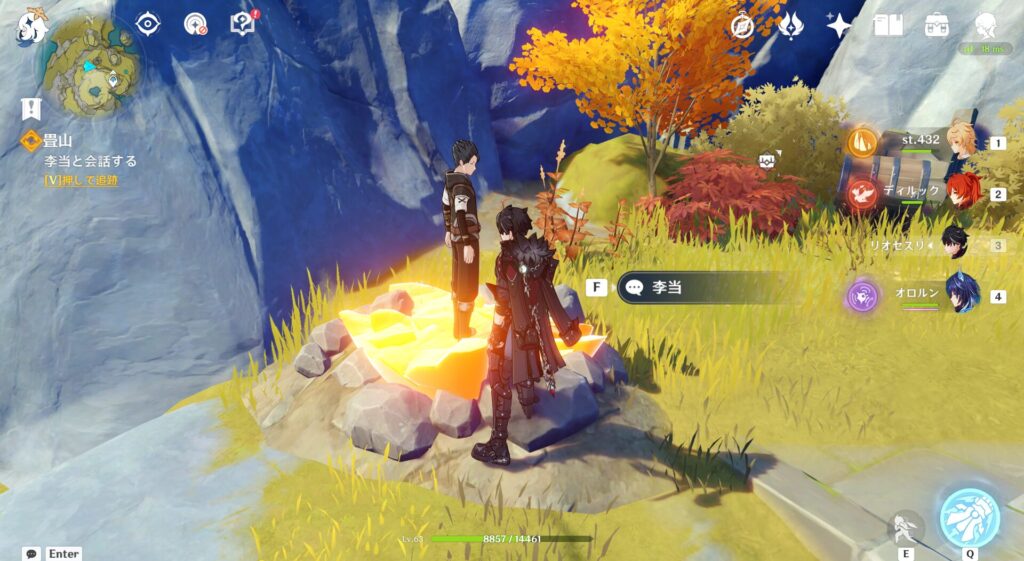Open the tutorial book with question mark
Screen dimensions: 1024x561
click(243, 23)
